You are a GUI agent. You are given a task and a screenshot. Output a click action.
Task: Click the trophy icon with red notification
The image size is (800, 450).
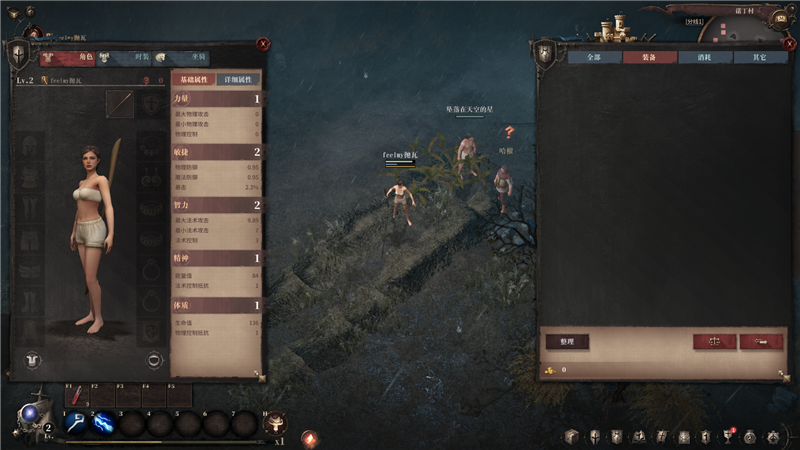coord(727,437)
